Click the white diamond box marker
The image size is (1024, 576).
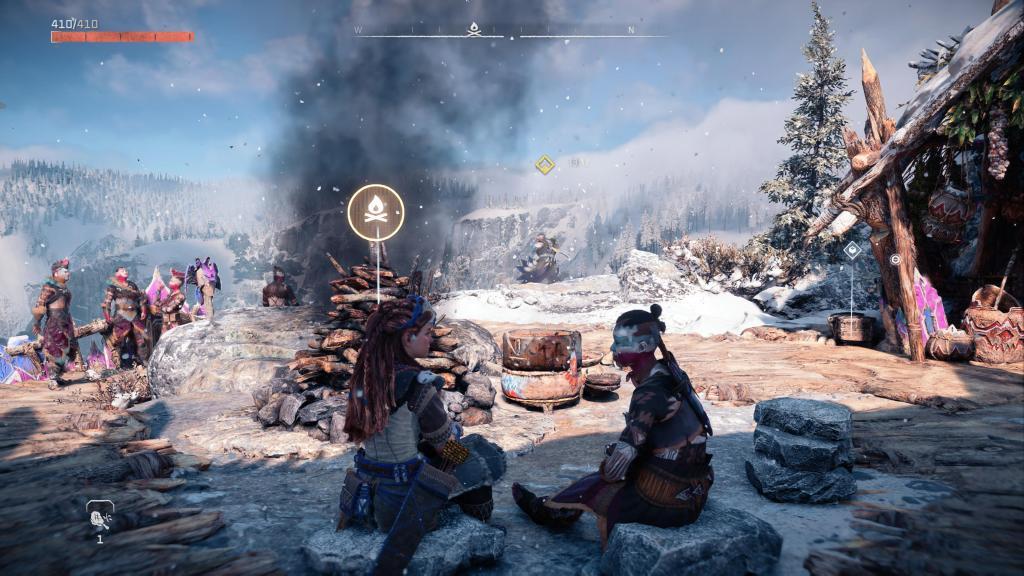click(x=851, y=250)
